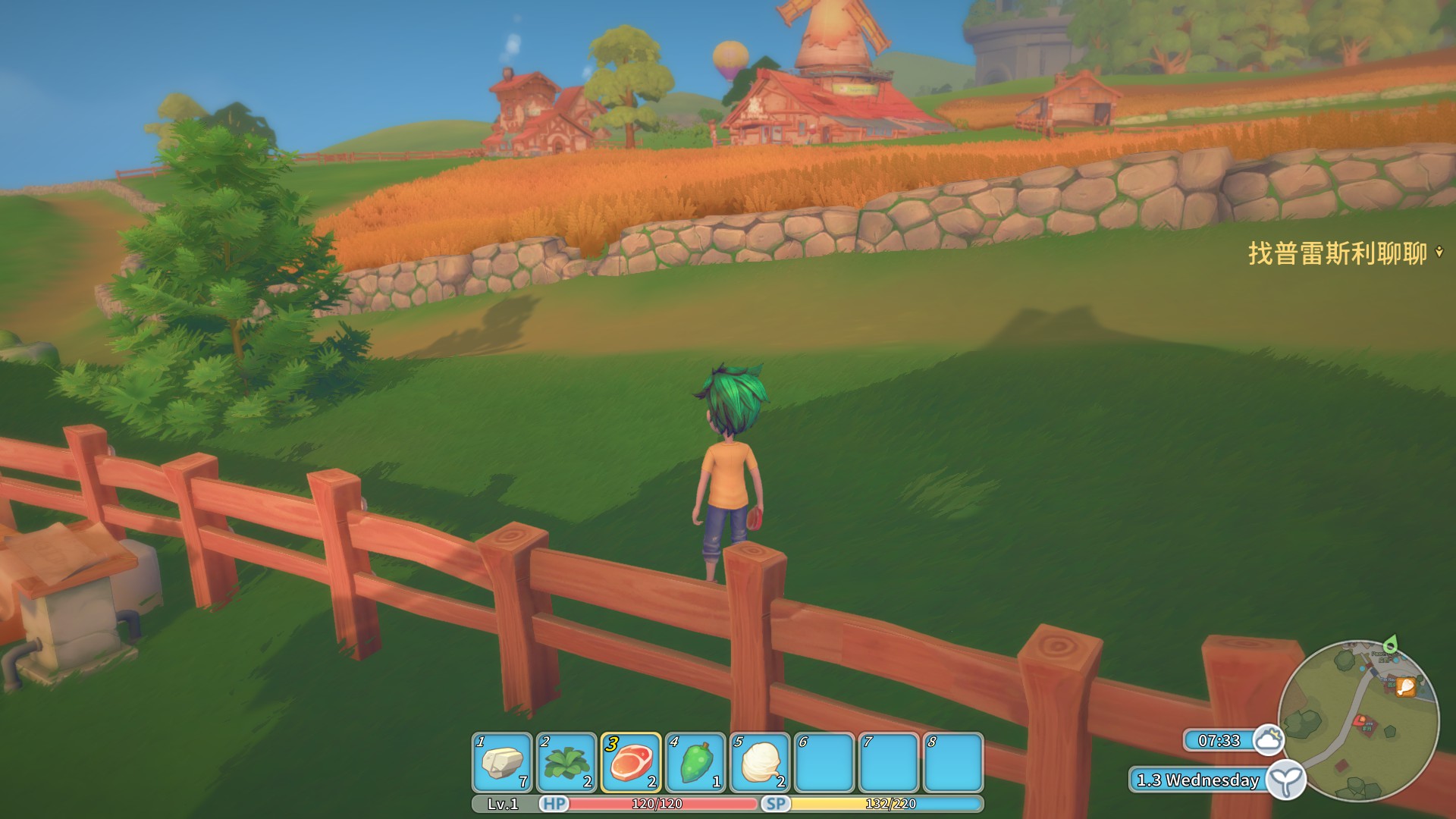Select the raw meat hotbar slot
The height and width of the screenshot is (819, 1456).
[631, 762]
